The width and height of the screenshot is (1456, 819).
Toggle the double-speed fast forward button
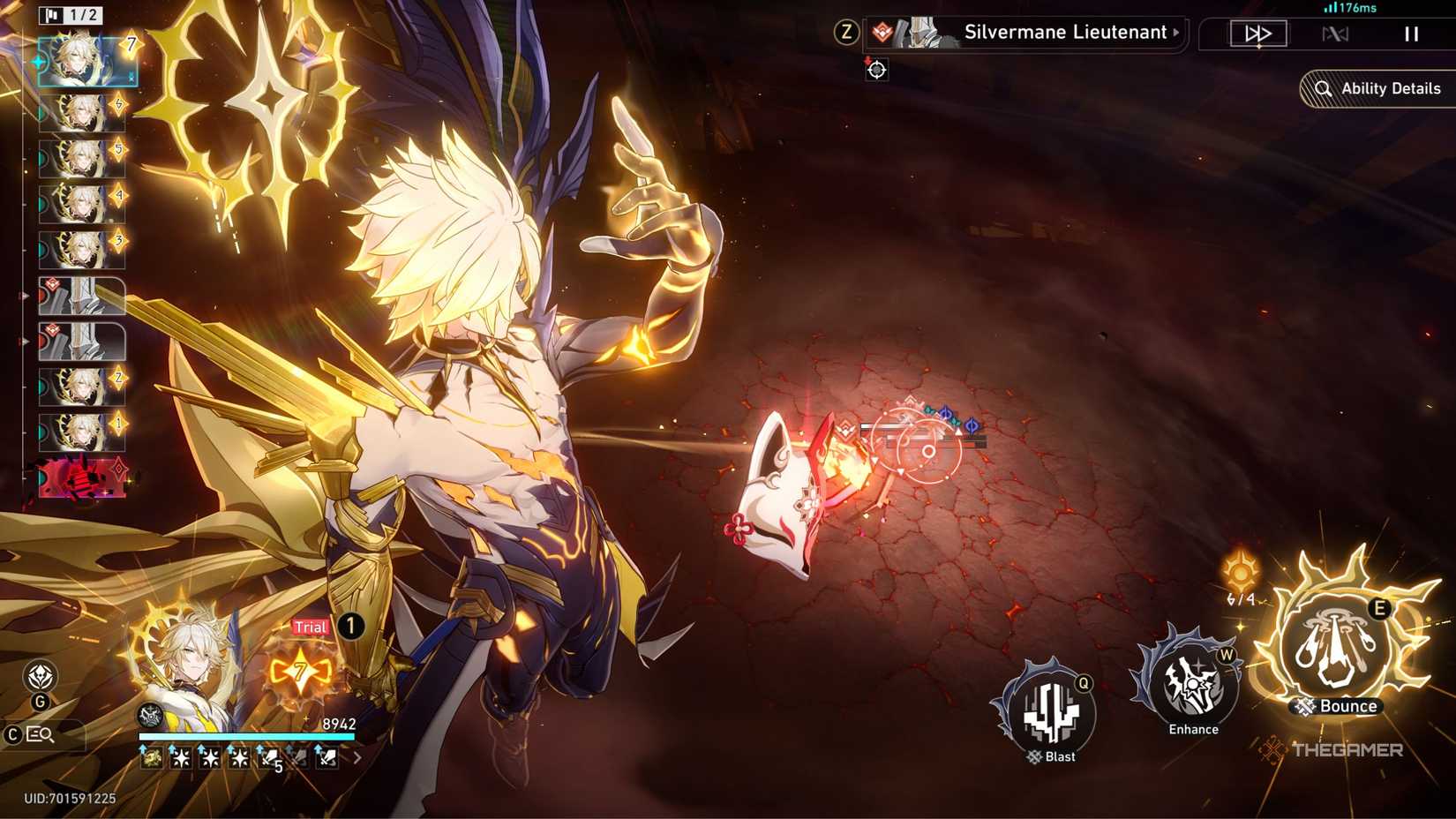(1258, 34)
